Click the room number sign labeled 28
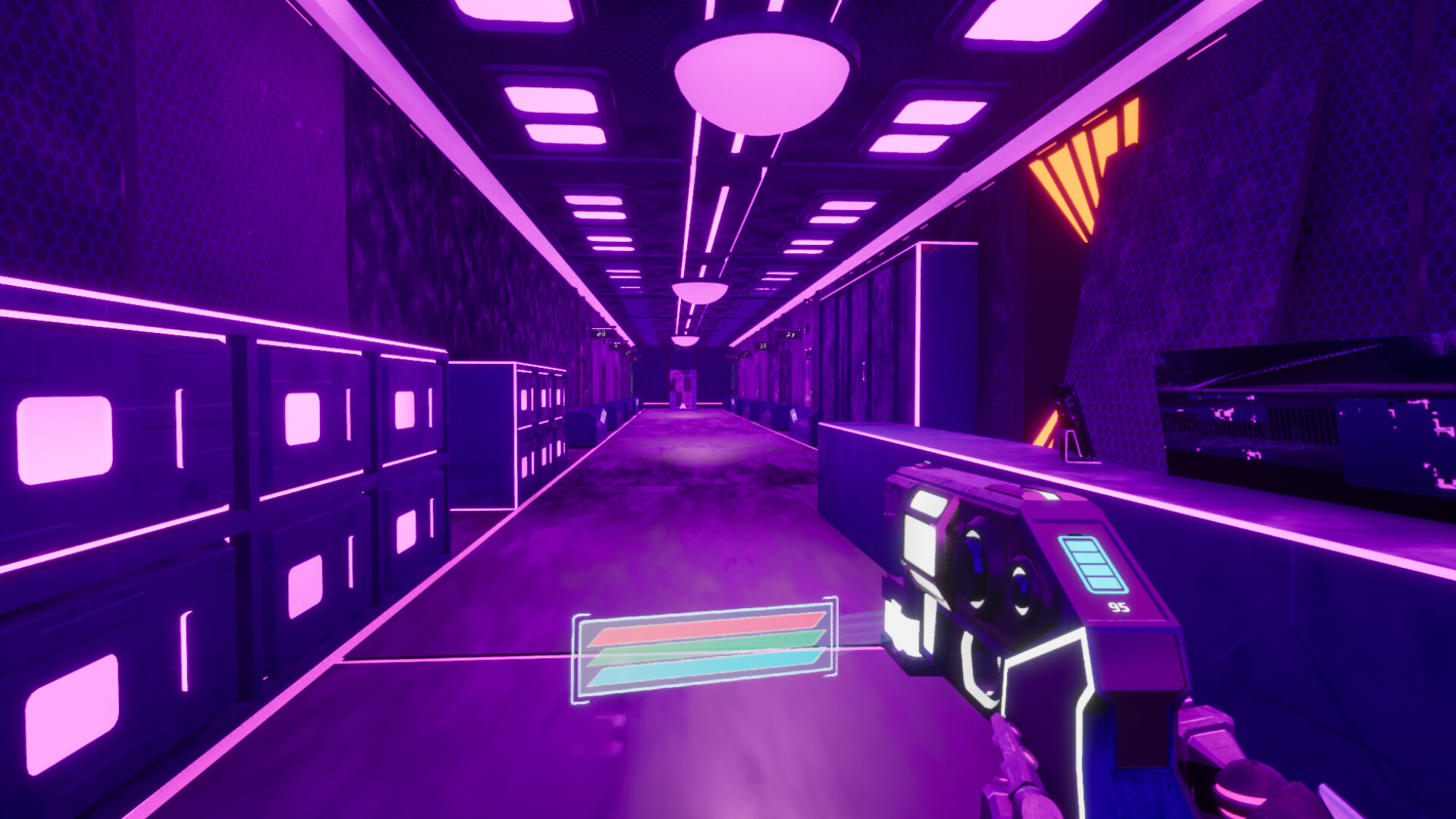The width and height of the screenshot is (1456, 819). 600,334
